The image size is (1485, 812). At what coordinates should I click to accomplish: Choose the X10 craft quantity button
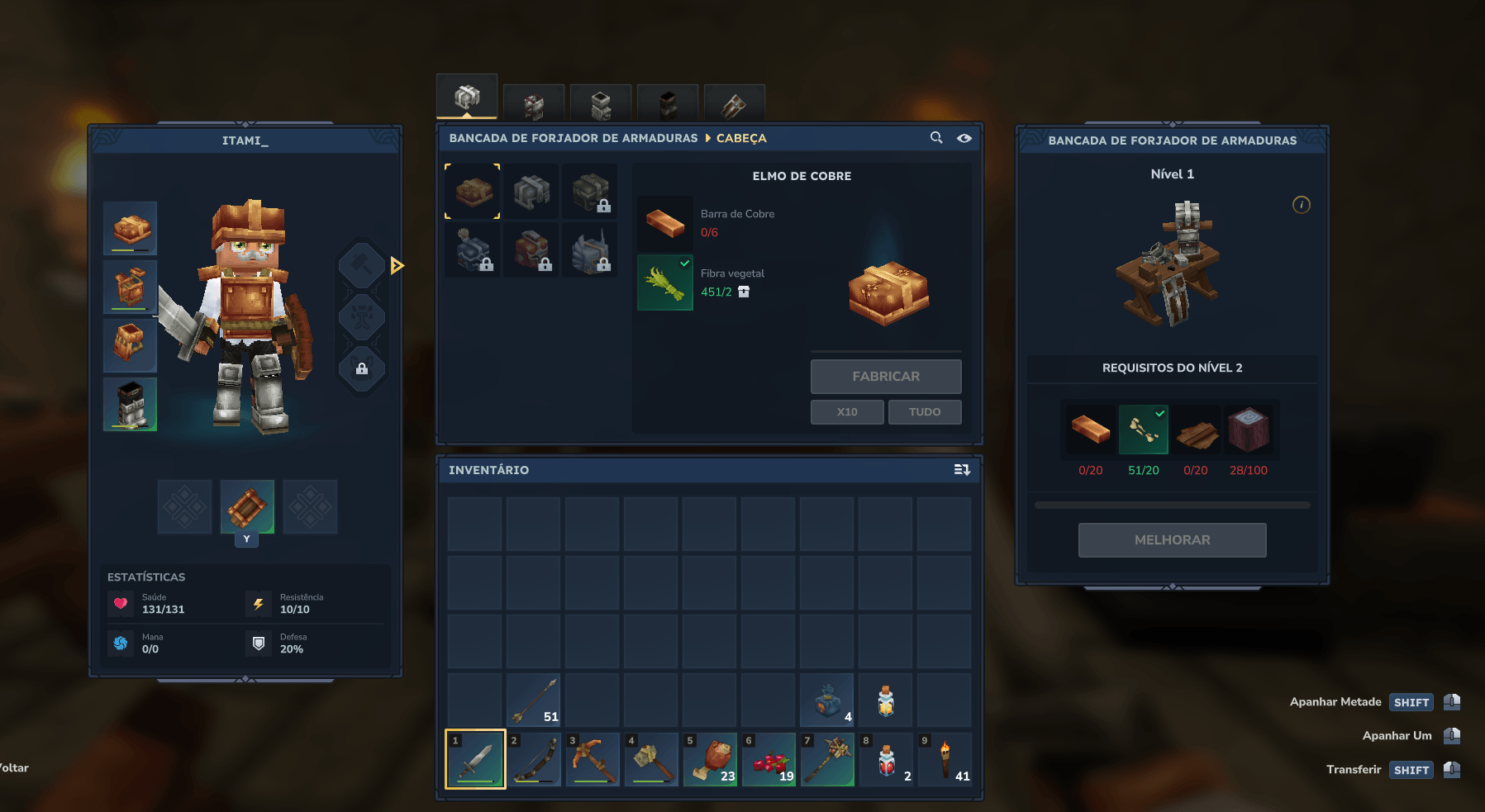click(847, 411)
